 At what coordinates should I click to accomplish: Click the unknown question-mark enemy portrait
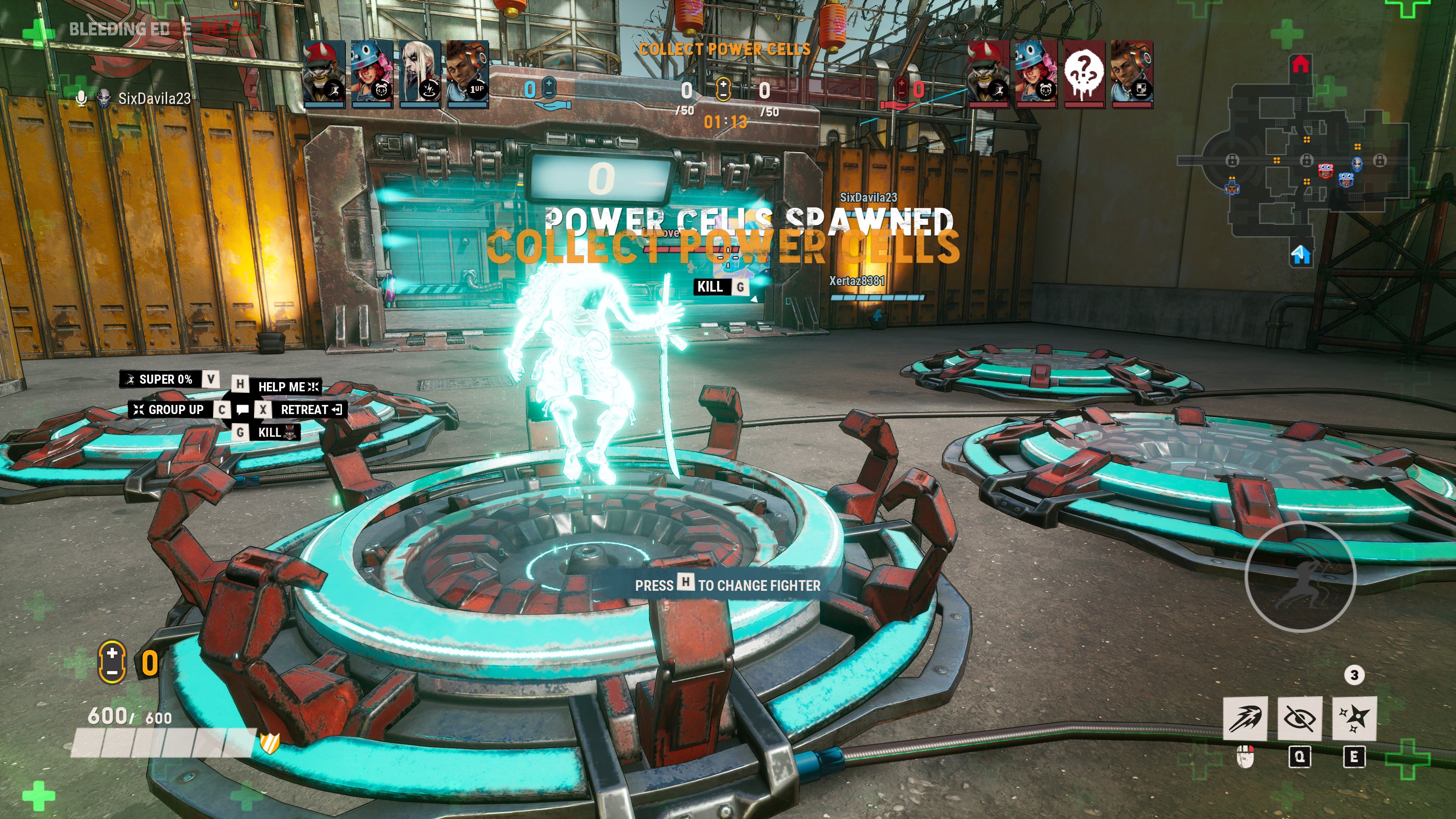[1084, 74]
